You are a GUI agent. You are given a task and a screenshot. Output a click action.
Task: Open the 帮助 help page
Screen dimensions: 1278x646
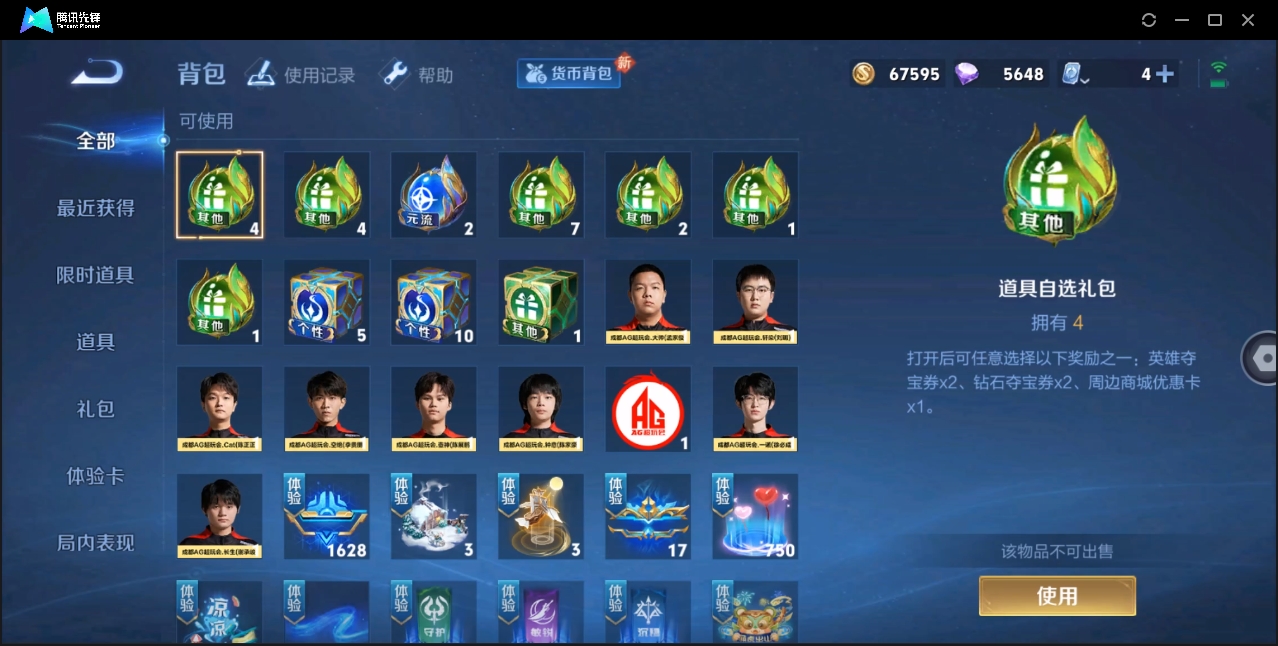(417, 75)
